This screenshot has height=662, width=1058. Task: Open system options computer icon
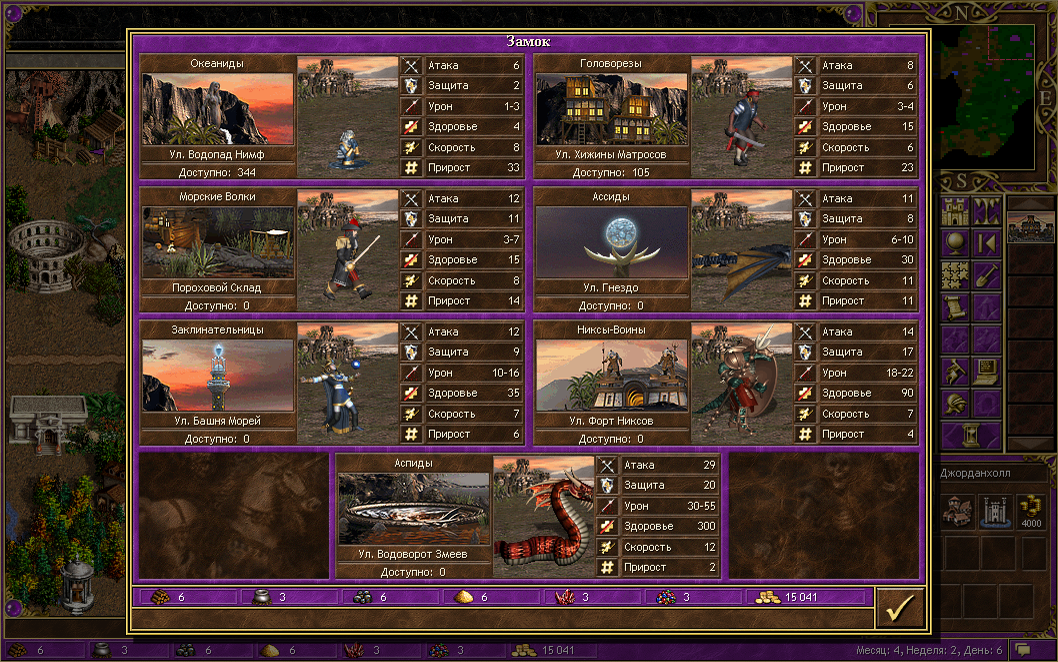[x=987, y=371]
